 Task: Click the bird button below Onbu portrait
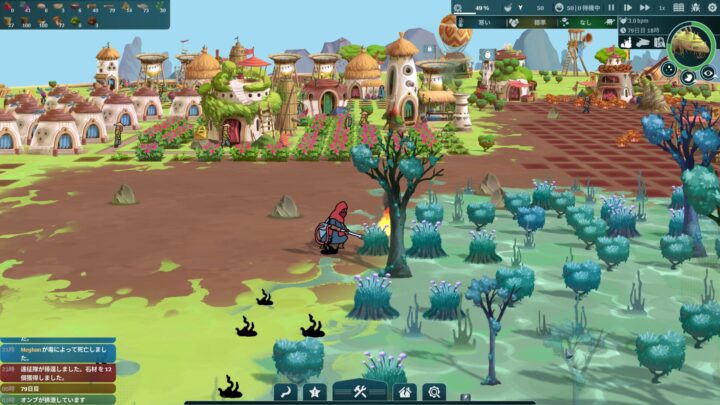pyautogui.click(x=689, y=76)
